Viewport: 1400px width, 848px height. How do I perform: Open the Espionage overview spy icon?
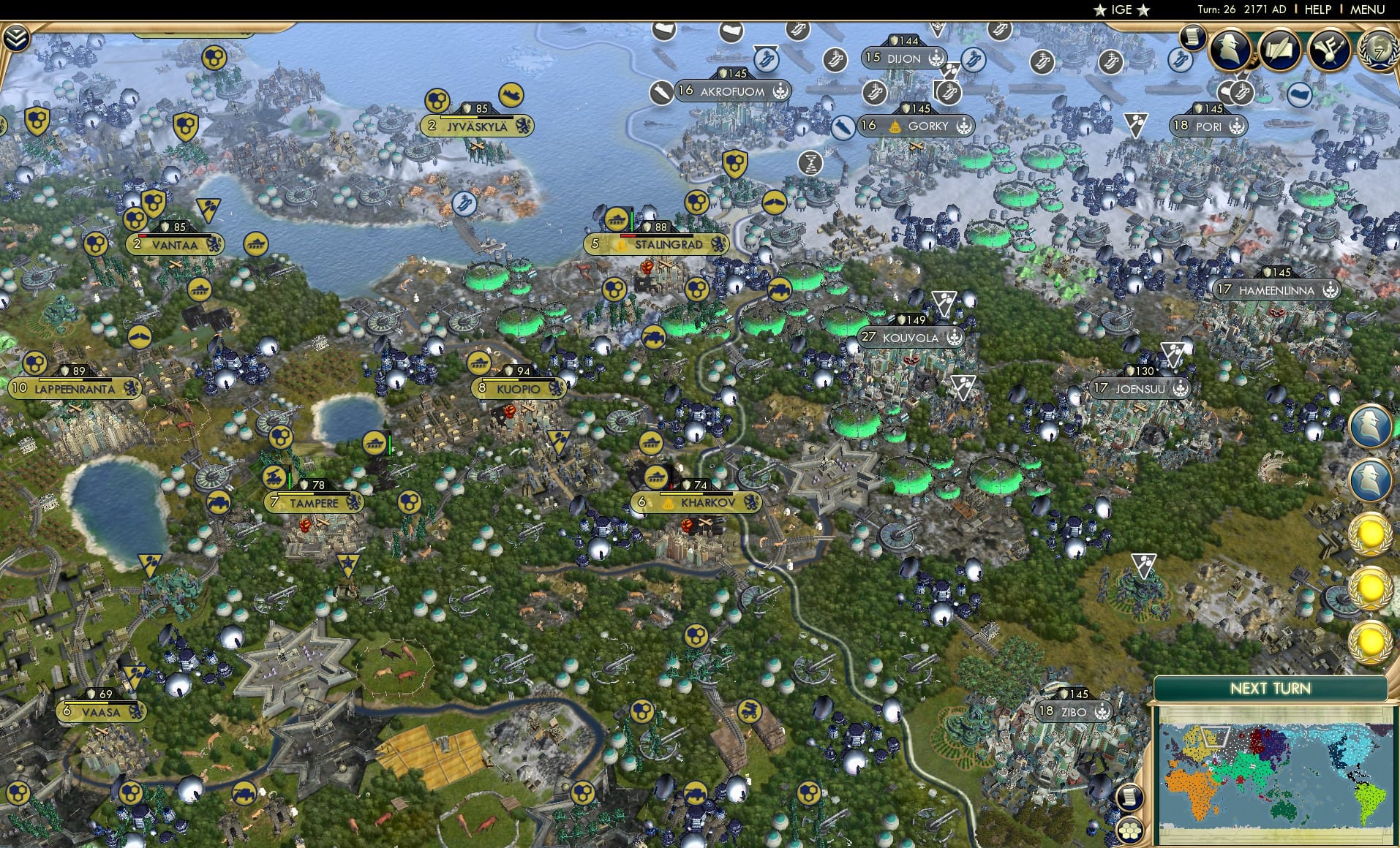[x=1230, y=50]
